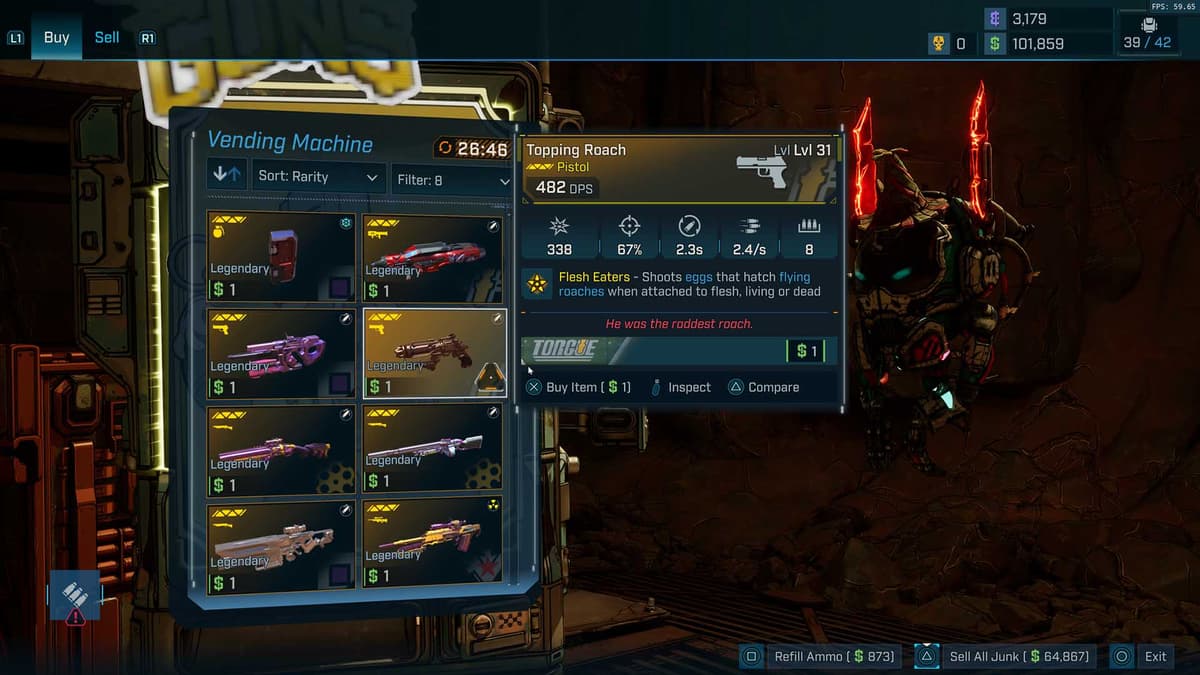Inspect the Topping Roach pistol
The width and height of the screenshot is (1200, 675).
pyautogui.click(x=680, y=387)
